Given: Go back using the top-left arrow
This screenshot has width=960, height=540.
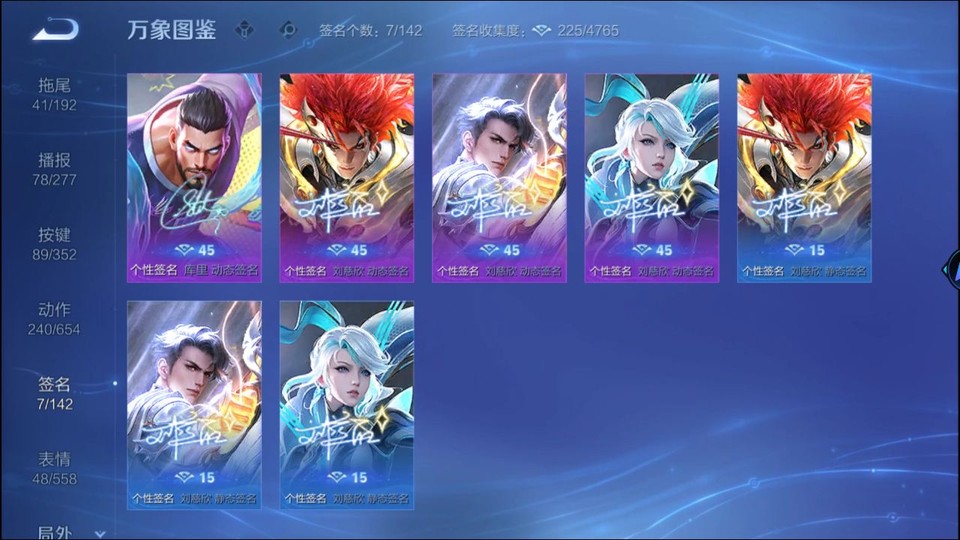Looking at the screenshot, I should coord(54,30).
